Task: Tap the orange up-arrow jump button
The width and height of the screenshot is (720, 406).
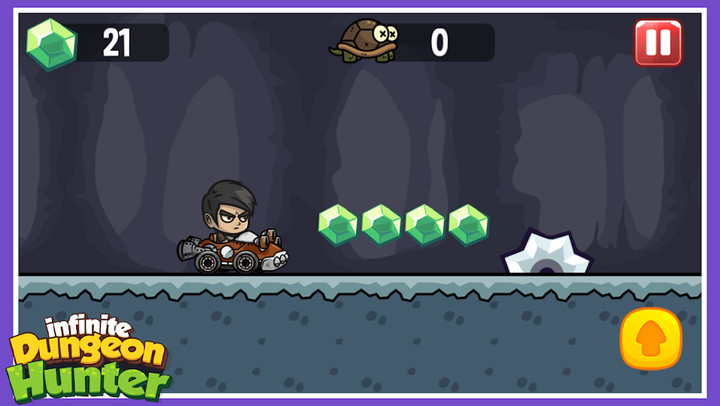Action: [x=651, y=339]
